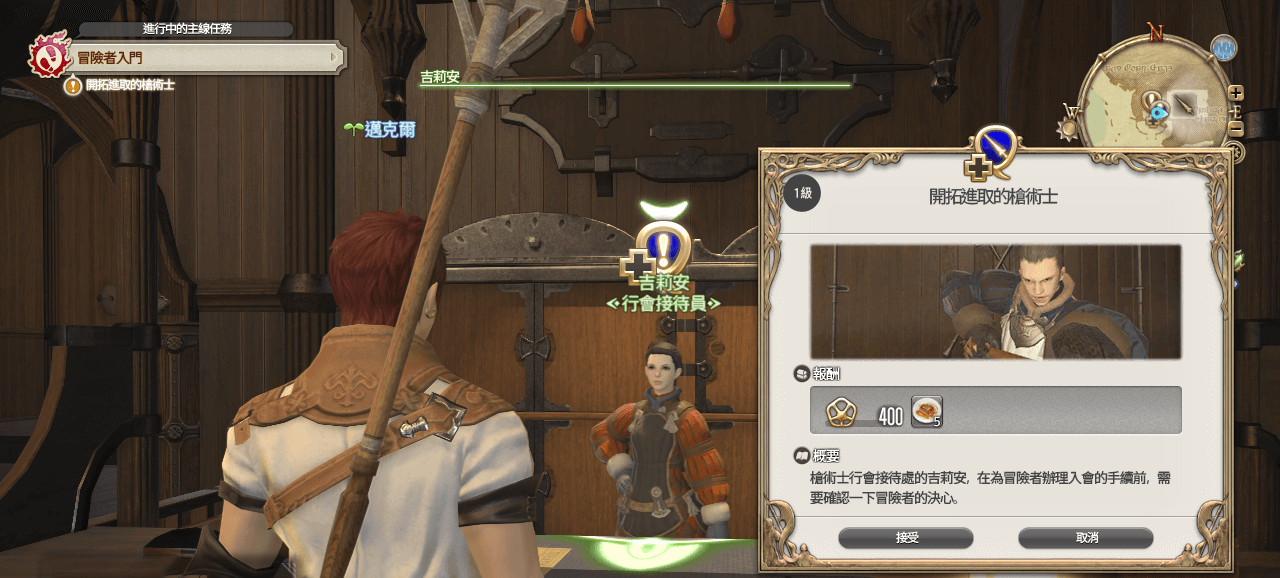The image size is (1280, 578).
Task: Cancel the quest dialog with 取消
Action: (x=1087, y=538)
